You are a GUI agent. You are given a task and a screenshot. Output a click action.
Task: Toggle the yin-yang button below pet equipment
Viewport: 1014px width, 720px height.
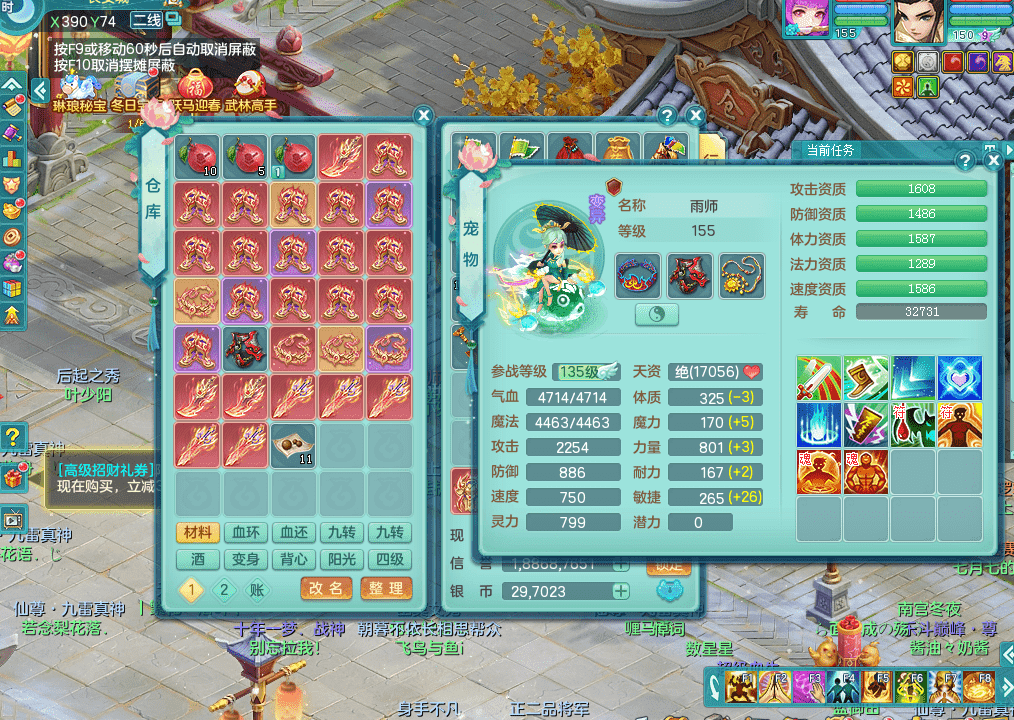click(x=657, y=314)
